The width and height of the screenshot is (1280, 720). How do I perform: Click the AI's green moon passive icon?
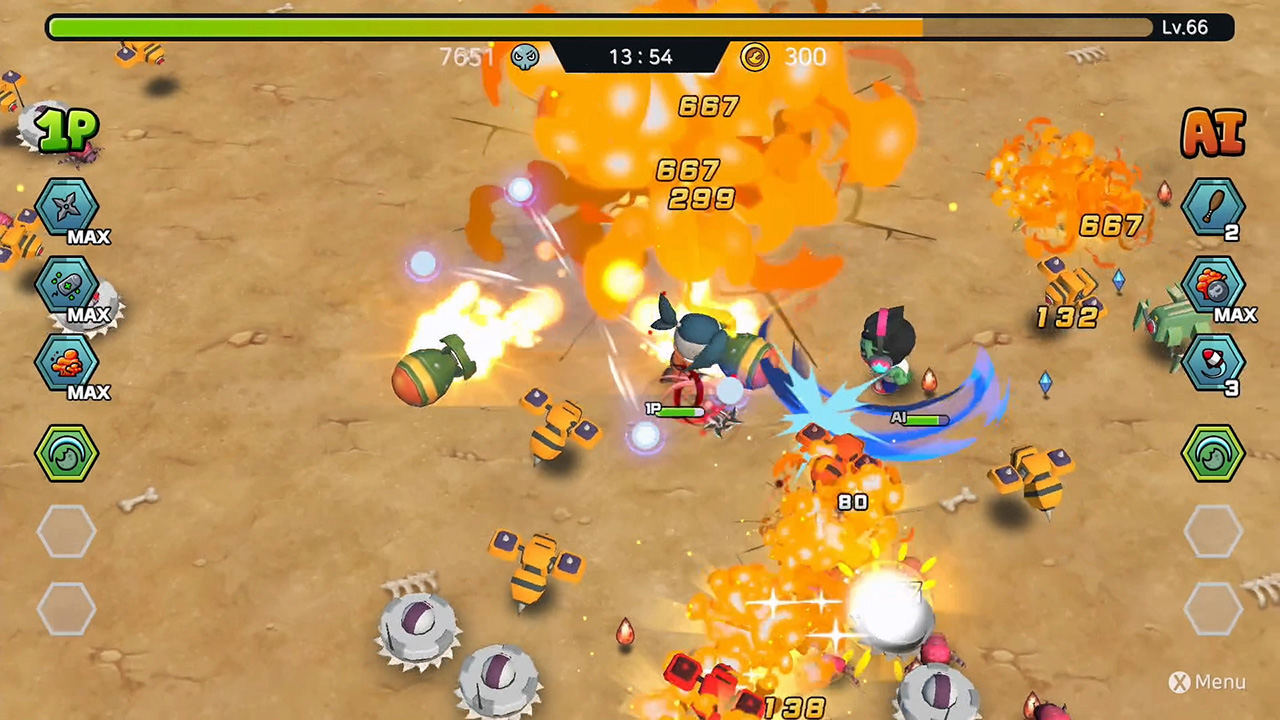tap(1213, 454)
